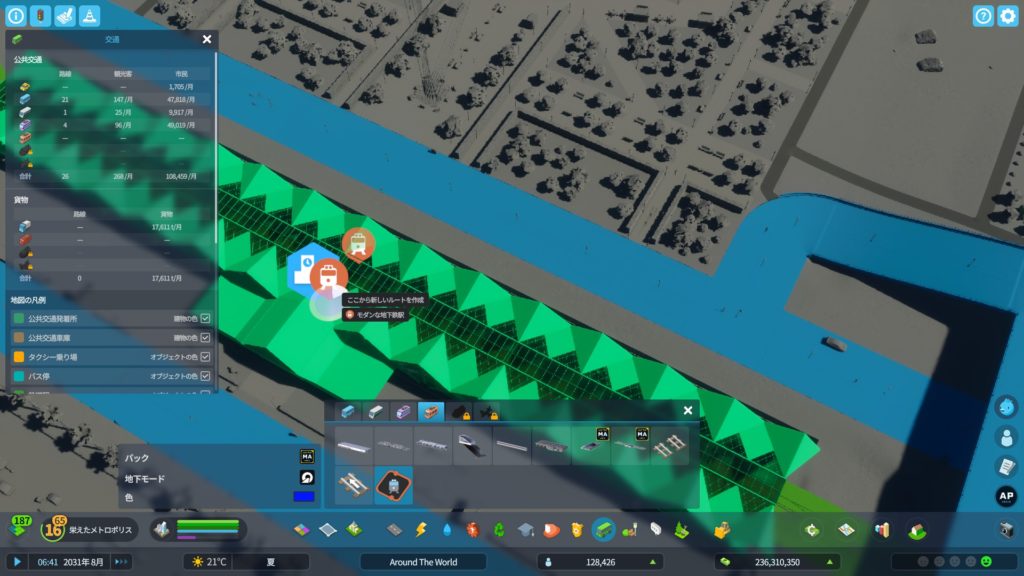Open the traffic light icon panel

[40, 16]
